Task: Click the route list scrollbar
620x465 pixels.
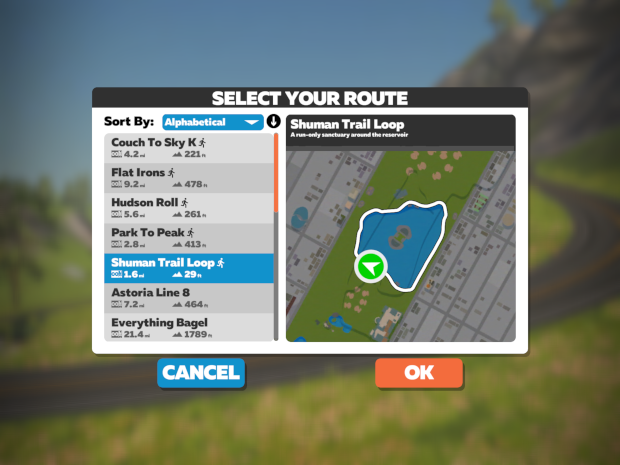Action: tap(277, 240)
